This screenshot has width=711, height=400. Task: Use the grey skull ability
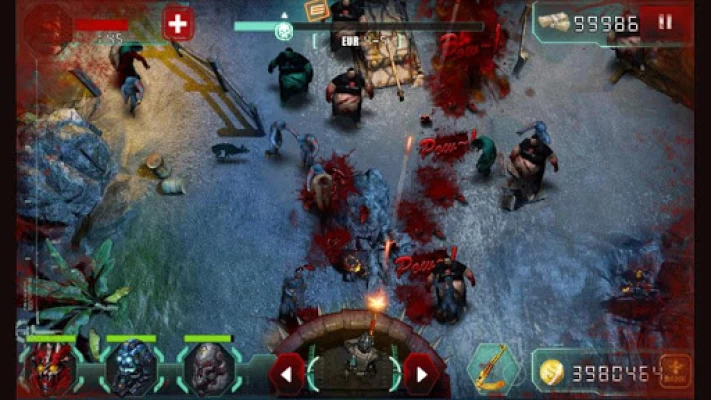[209, 369]
